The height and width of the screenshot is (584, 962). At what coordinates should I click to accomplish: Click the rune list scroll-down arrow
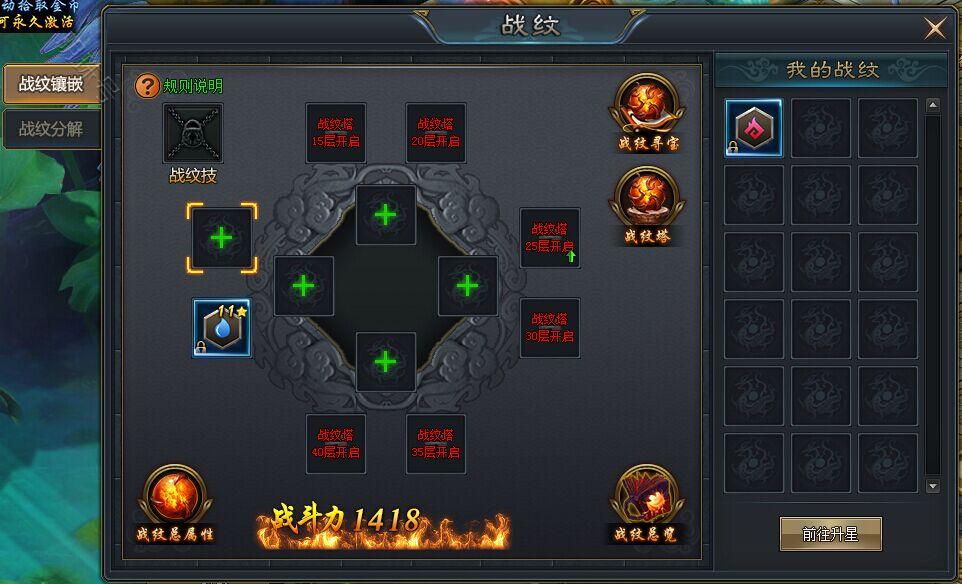click(x=933, y=487)
